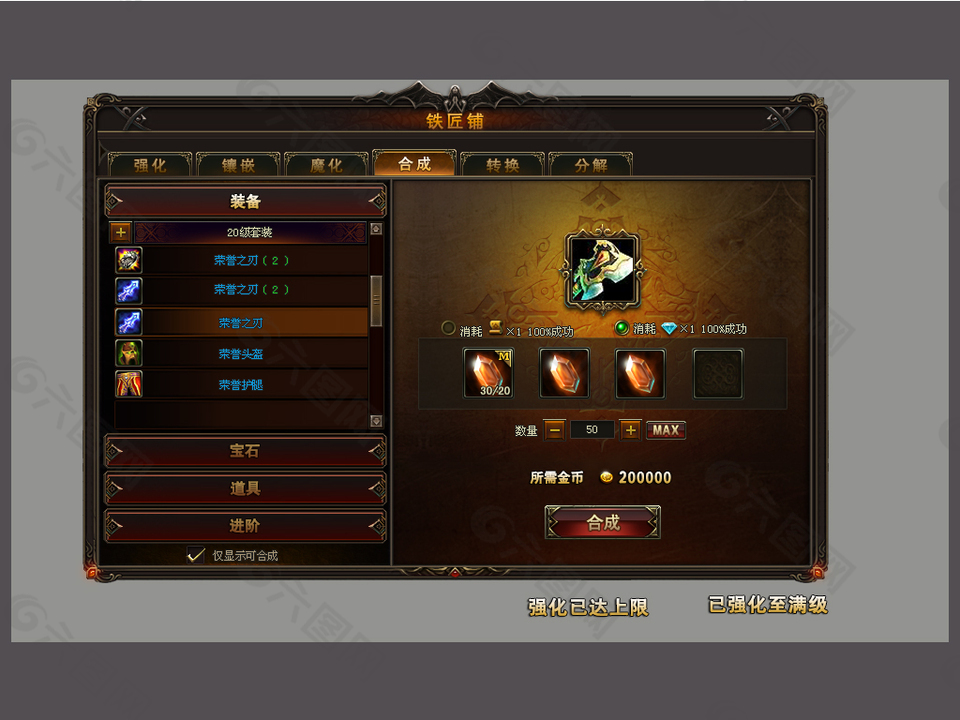Viewport: 960px width, 720px height.
Task: Expand the 道具 category
Action: click(245, 488)
